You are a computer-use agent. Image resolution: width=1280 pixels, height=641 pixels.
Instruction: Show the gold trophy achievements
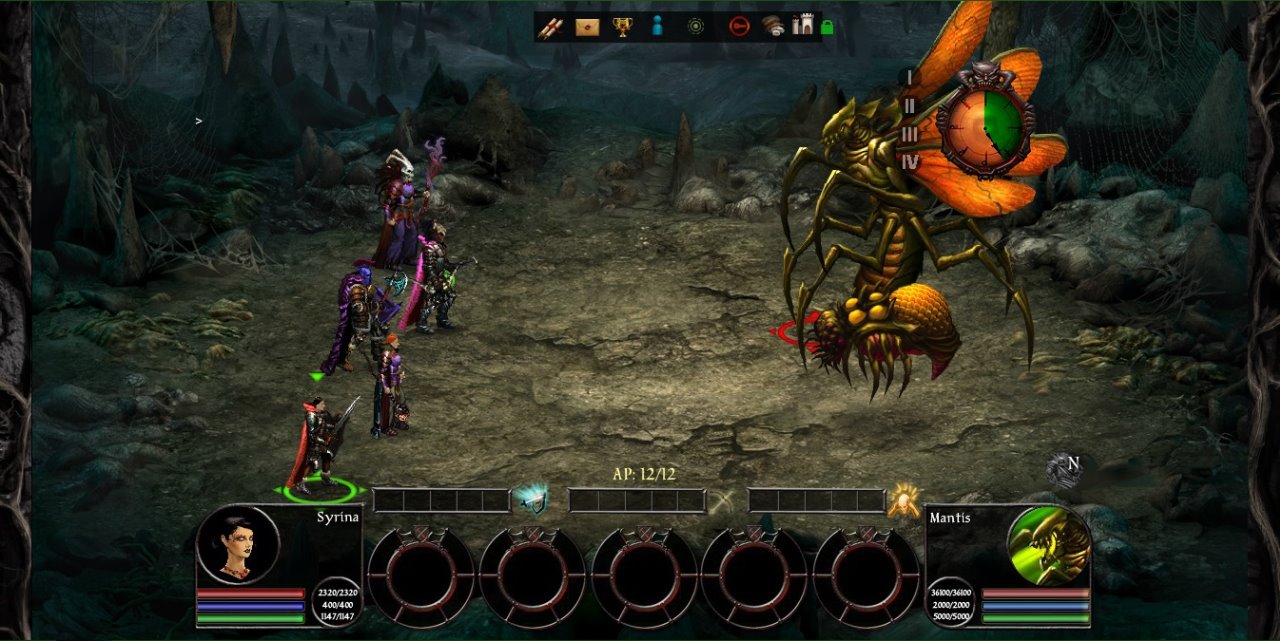coord(622,27)
